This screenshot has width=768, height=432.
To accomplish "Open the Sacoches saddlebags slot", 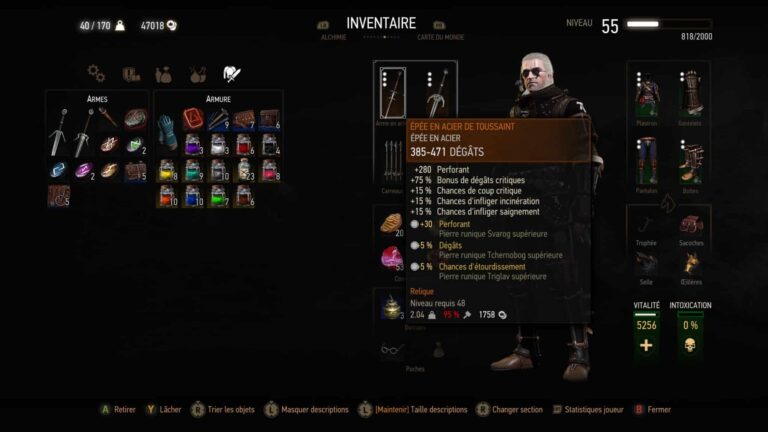I will coord(689,224).
